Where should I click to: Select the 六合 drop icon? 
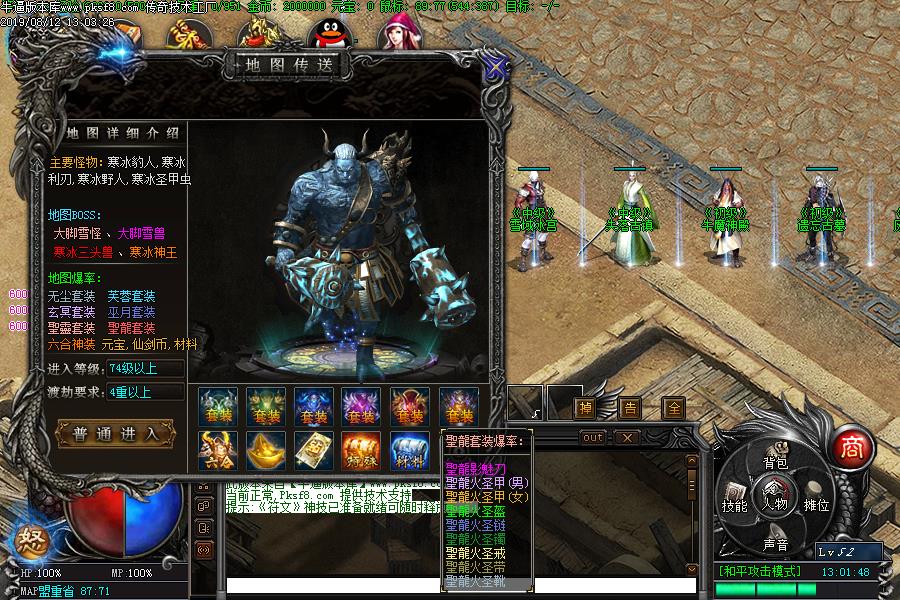tap(217, 452)
